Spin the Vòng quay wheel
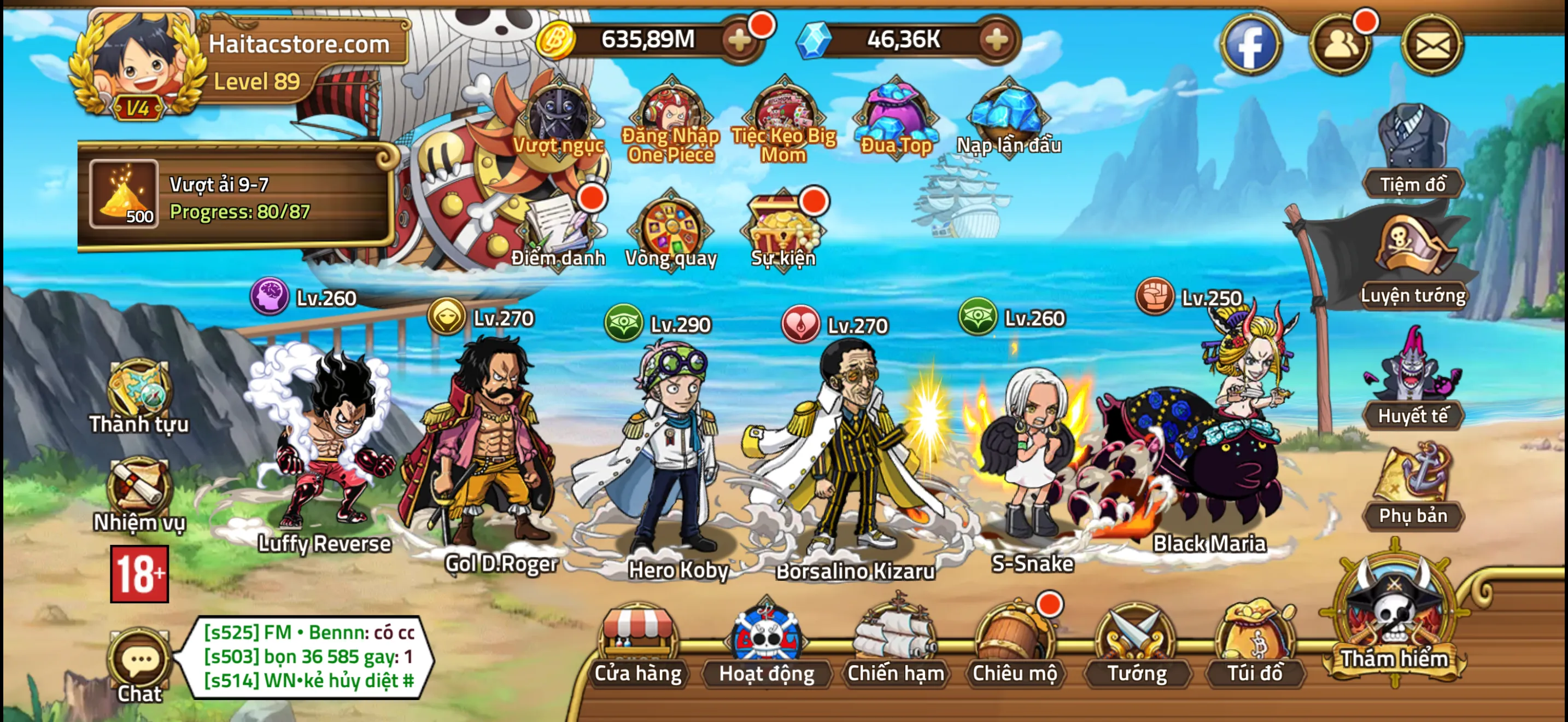This screenshot has height=722, width=1568. (x=670, y=231)
